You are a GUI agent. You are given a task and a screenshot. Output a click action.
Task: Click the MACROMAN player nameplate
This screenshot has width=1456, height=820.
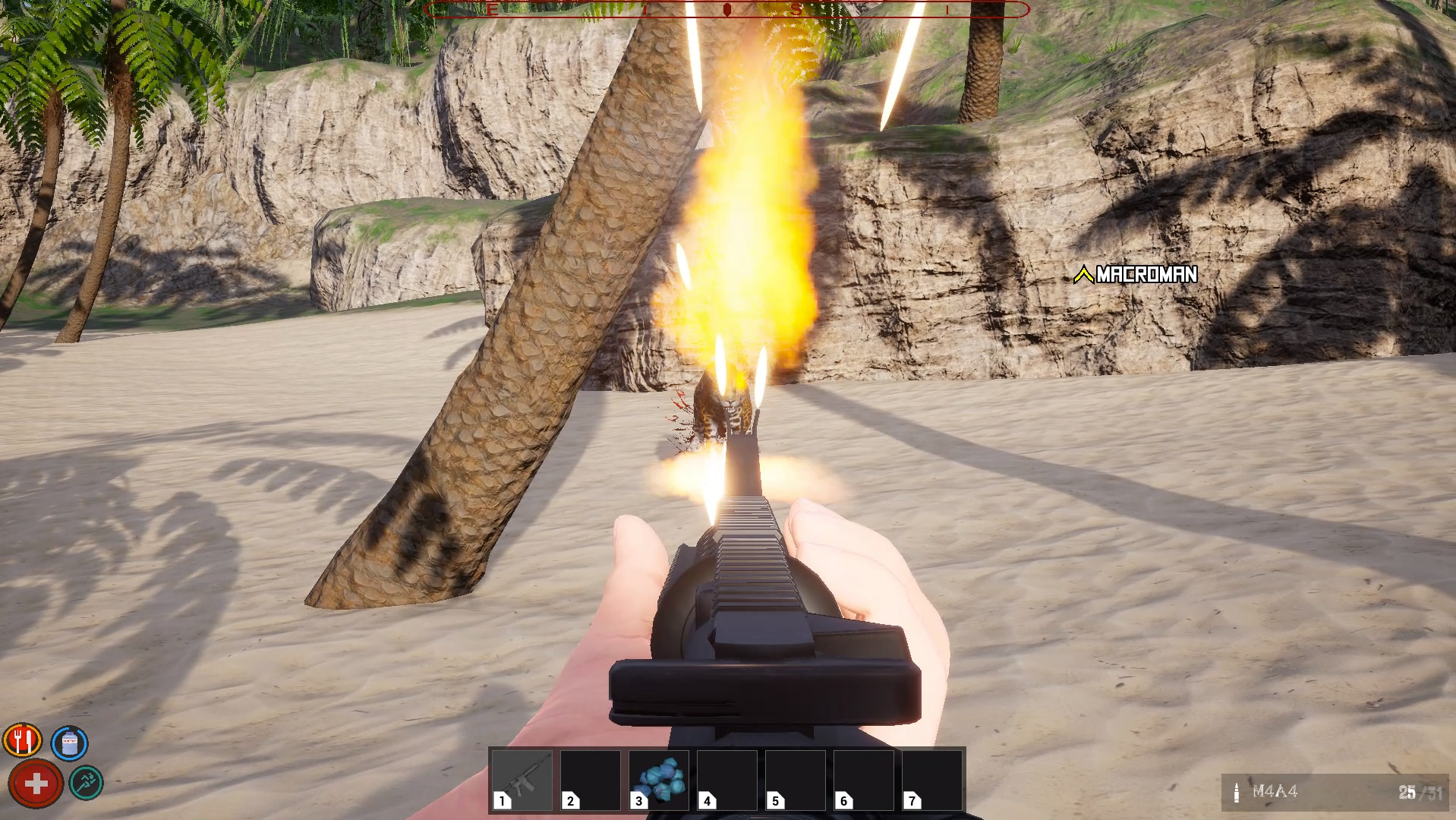click(1145, 276)
